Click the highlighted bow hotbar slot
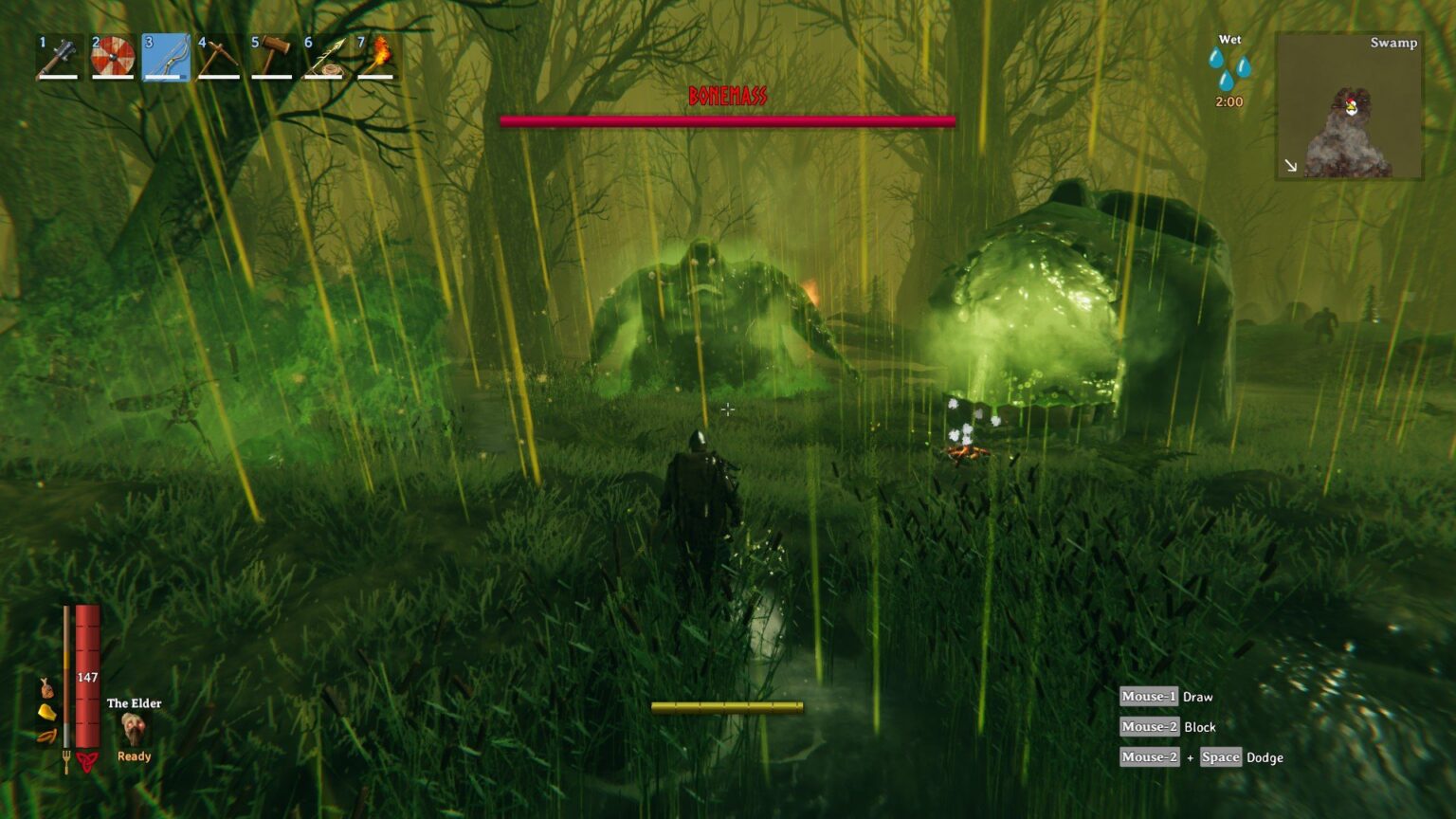Image resolution: width=1456 pixels, height=819 pixels. (x=166, y=58)
